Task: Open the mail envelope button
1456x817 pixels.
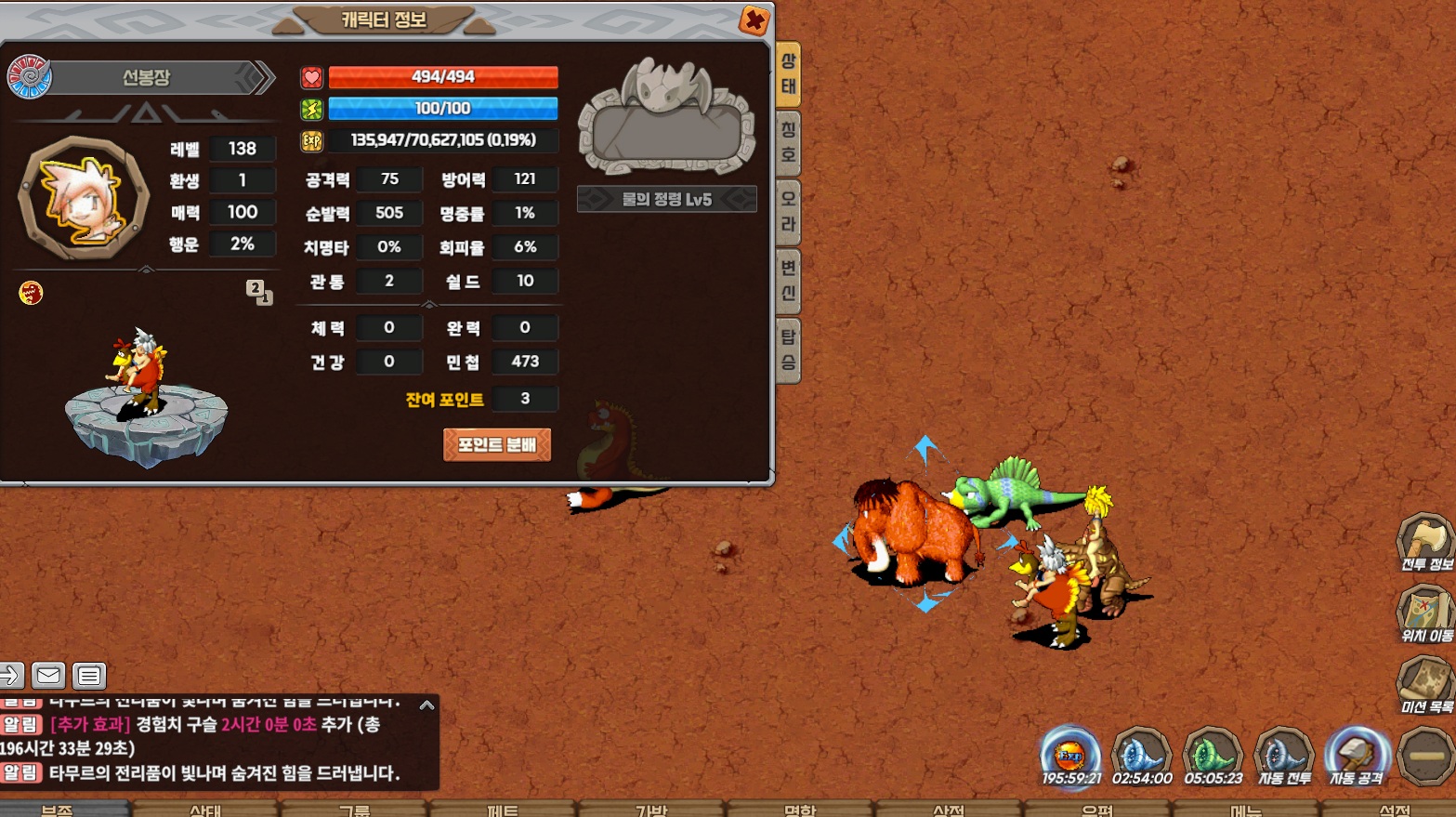Action: click(48, 676)
